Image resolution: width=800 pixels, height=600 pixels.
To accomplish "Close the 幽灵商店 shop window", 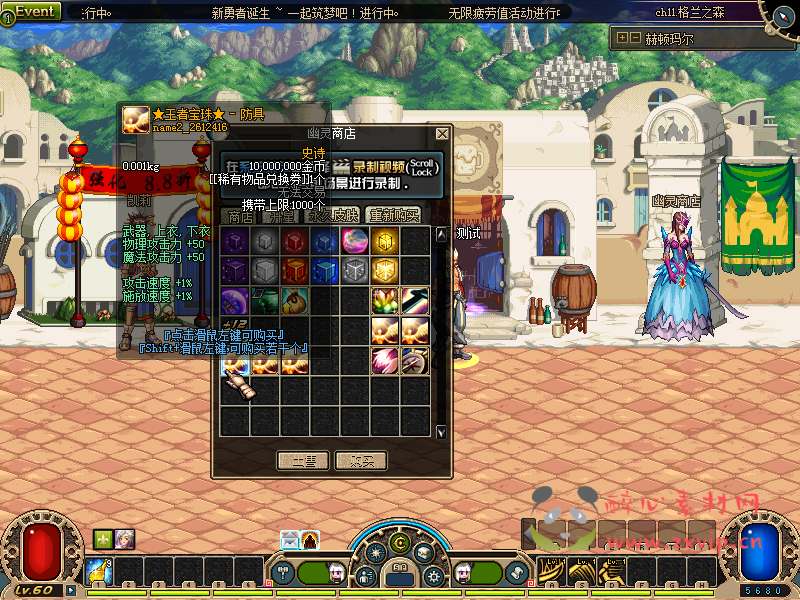I will 442,133.
